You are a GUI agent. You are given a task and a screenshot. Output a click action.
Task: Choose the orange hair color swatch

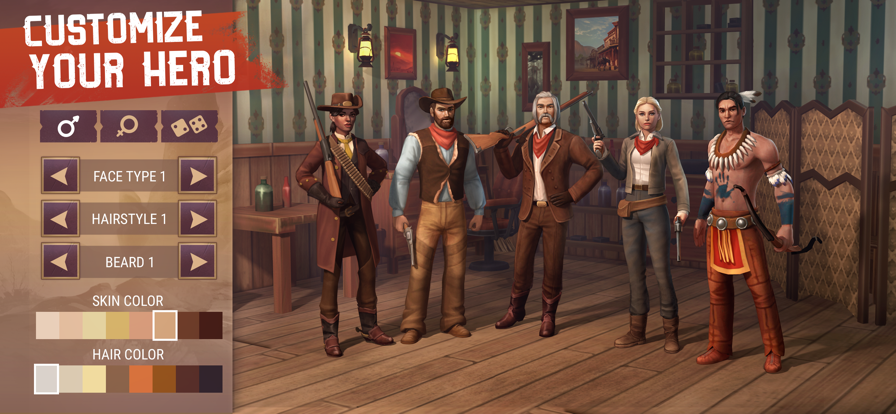coord(141,379)
